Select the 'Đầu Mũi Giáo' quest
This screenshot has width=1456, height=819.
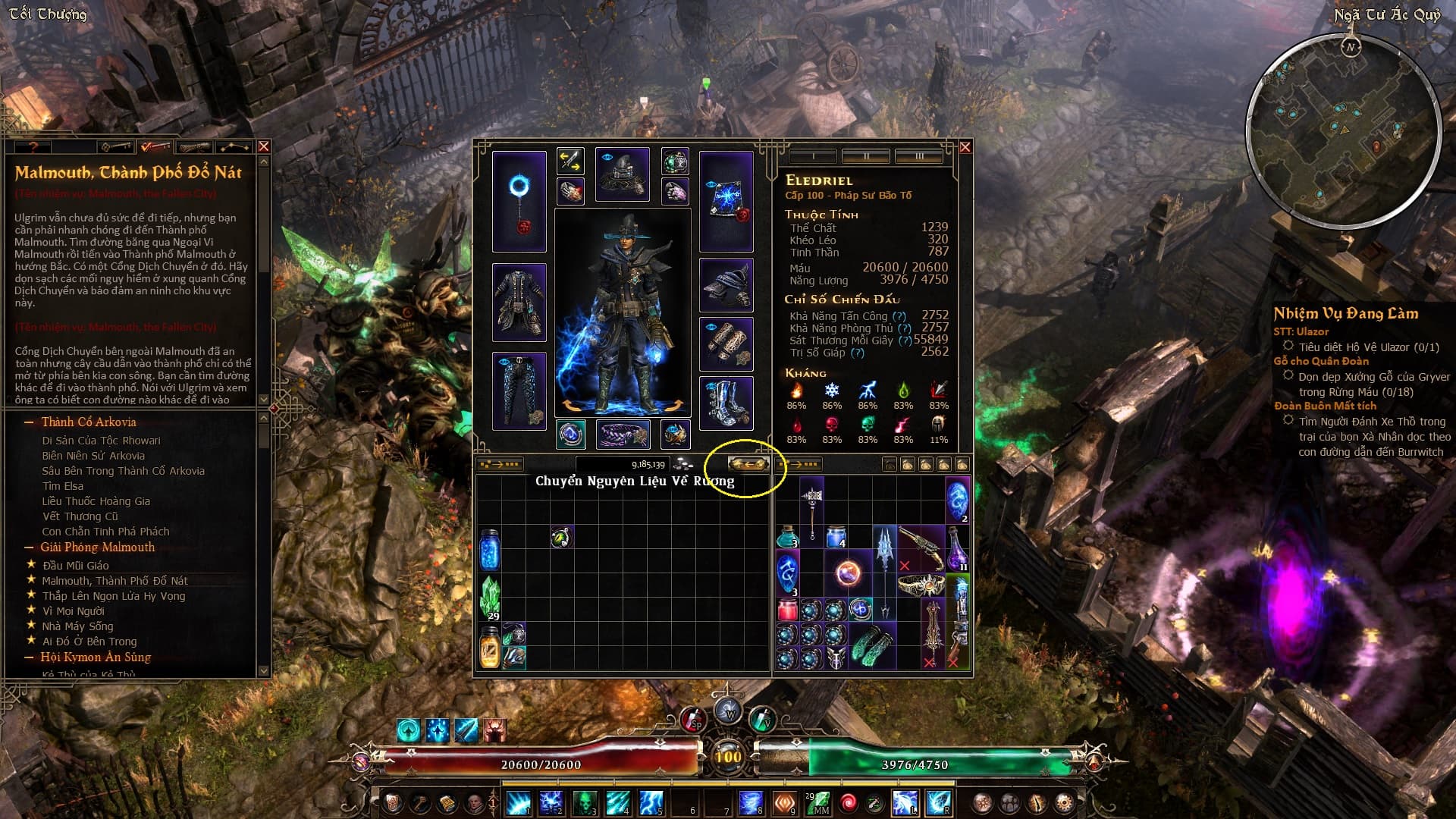click(x=76, y=566)
